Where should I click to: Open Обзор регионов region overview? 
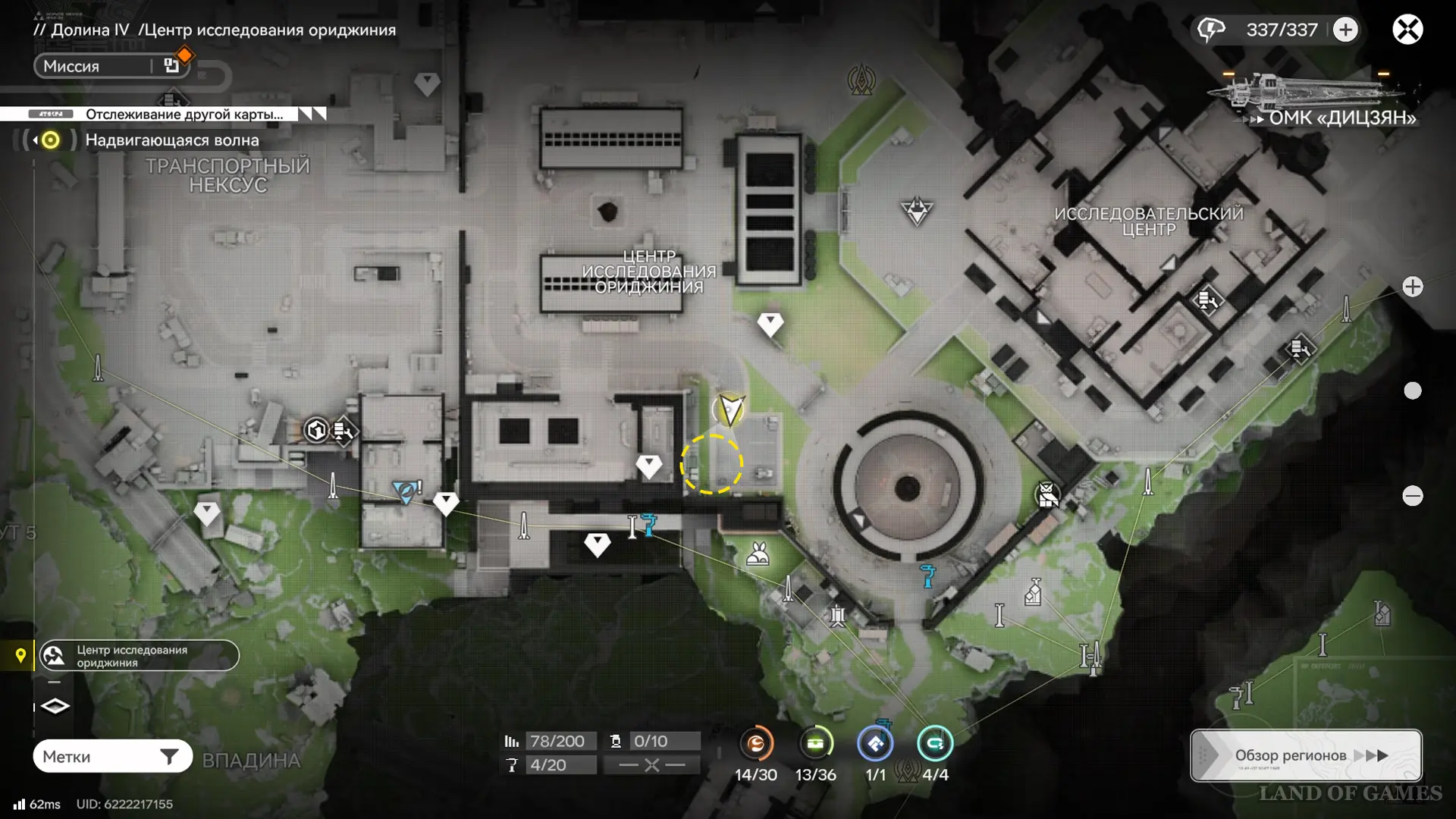click(1306, 755)
